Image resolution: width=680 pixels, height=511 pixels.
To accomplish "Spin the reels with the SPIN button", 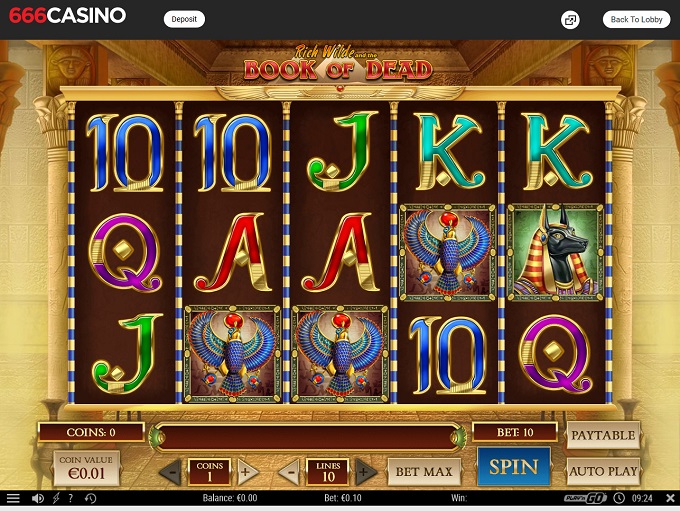I will click(x=513, y=467).
